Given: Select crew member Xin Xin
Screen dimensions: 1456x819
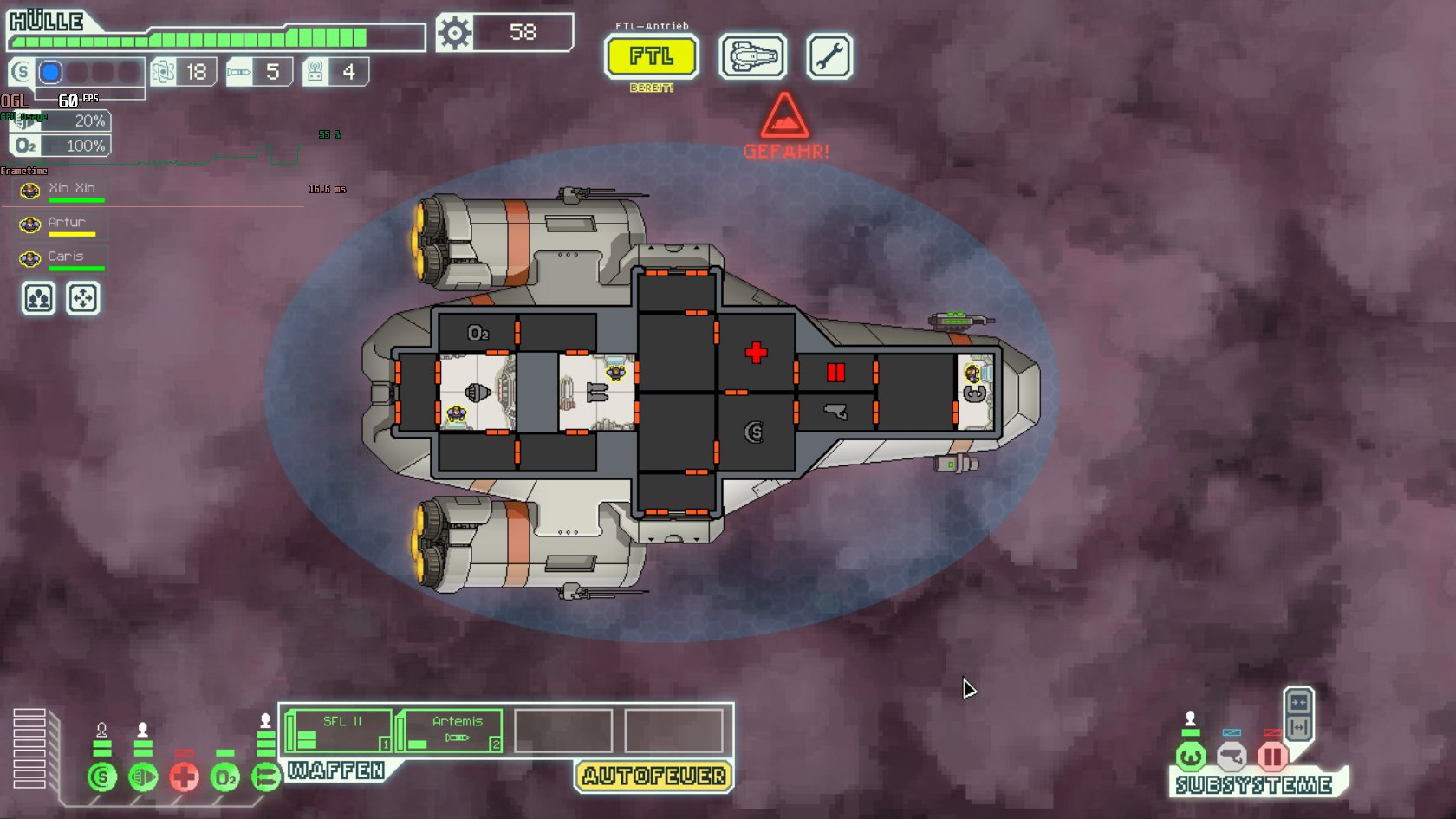Looking at the screenshot, I should point(62,191).
